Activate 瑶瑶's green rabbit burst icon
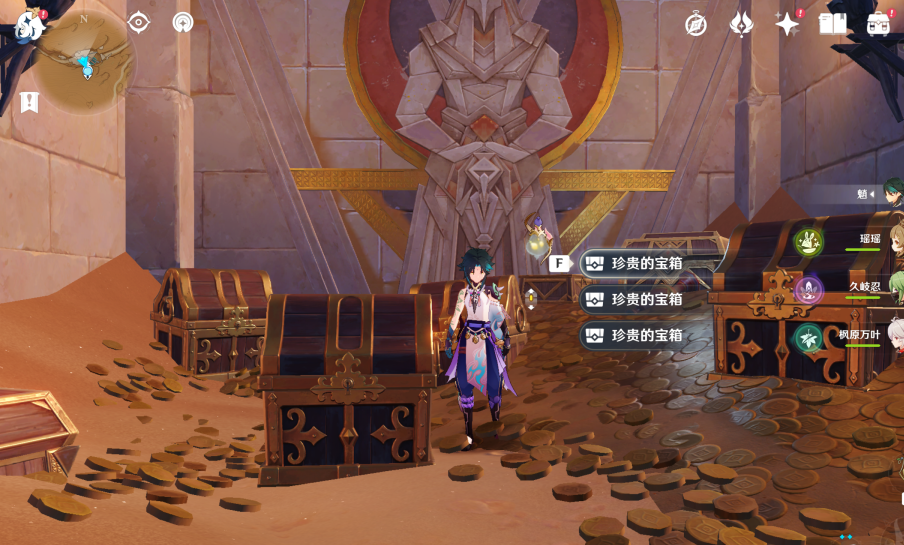 point(808,241)
